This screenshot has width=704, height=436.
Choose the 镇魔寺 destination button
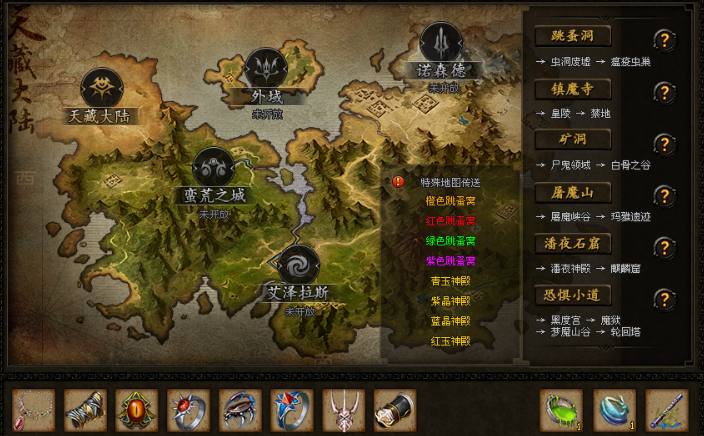[x=573, y=89]
